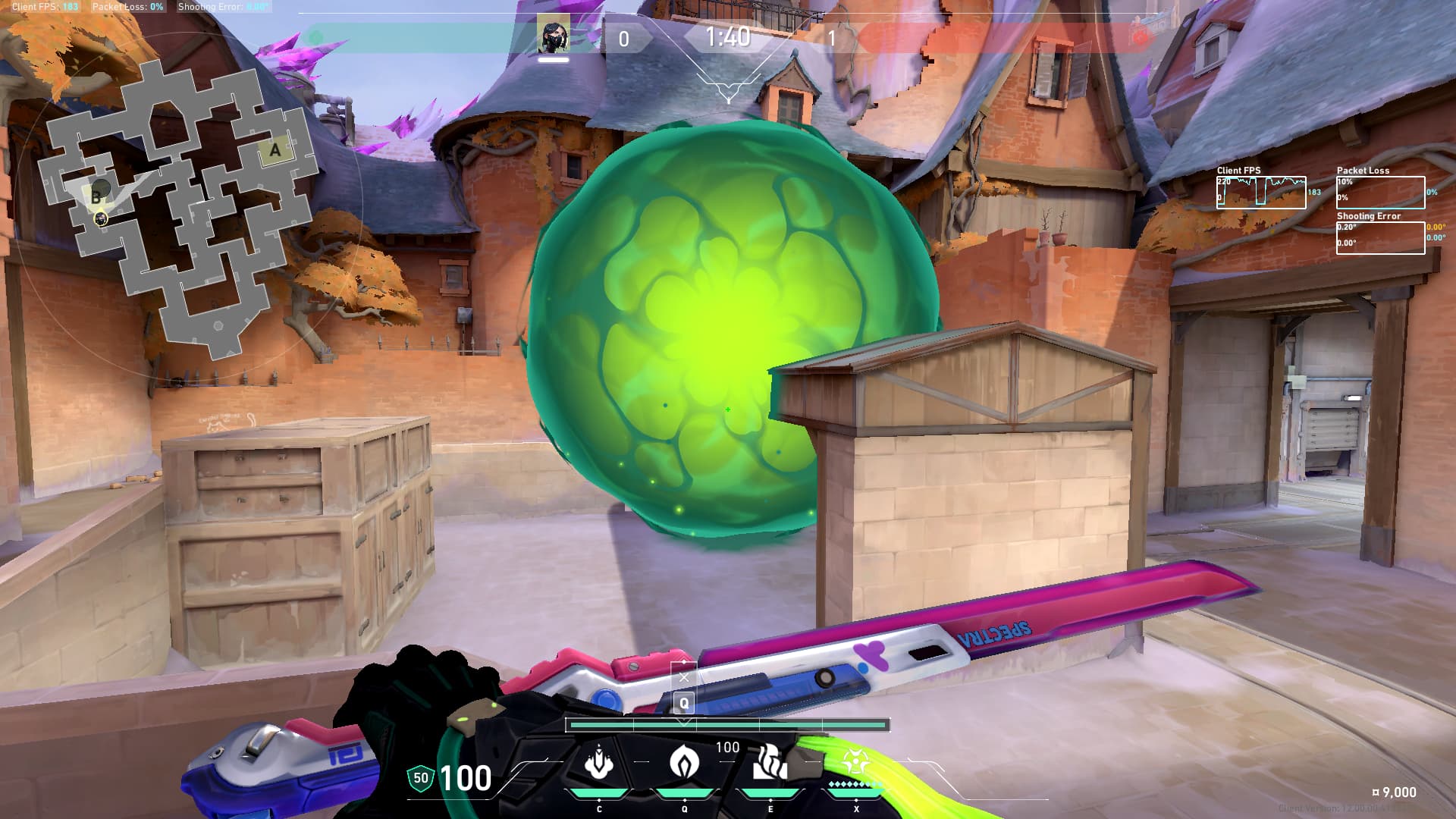The width and height of the screenshot is (1456, 819).
Task: Select the A site marker on the minimap
Action: pos(275,150)
